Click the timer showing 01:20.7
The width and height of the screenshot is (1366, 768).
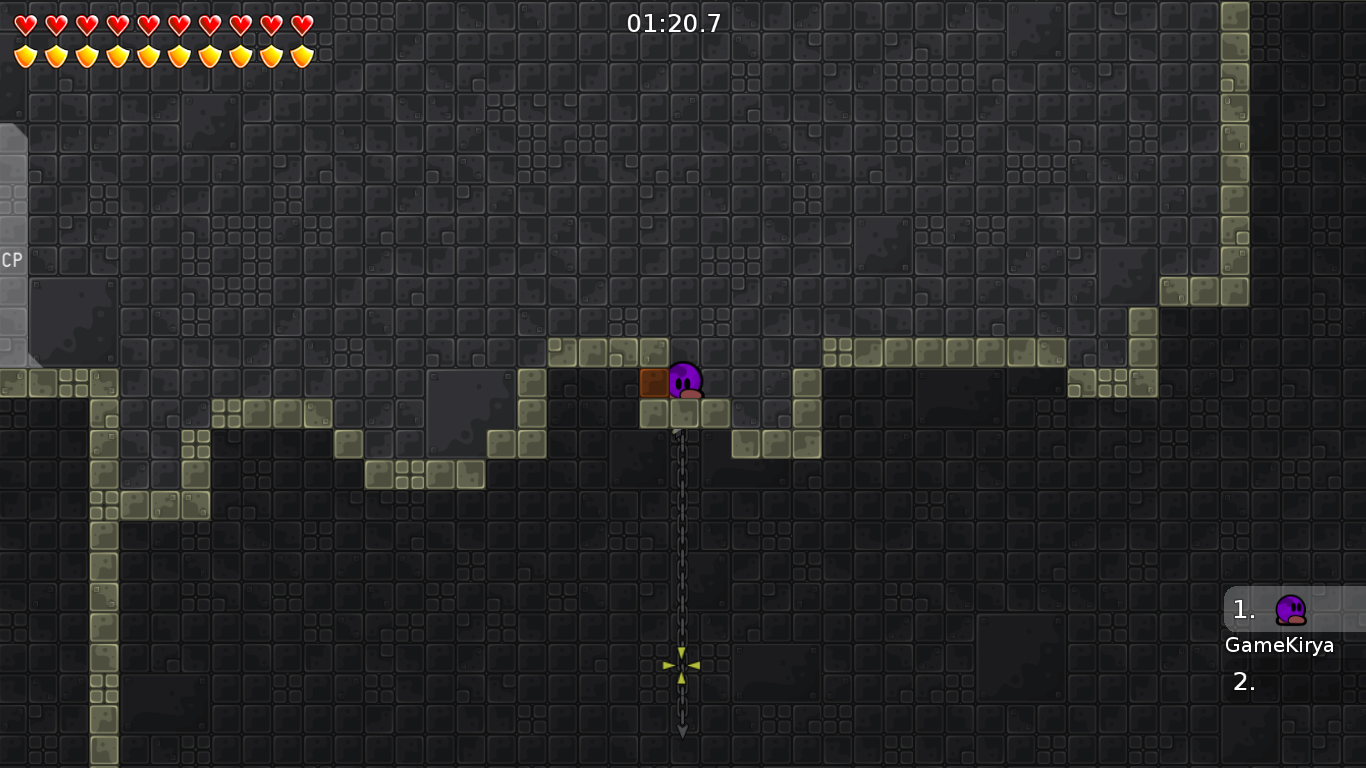click(x=674, y=20)
